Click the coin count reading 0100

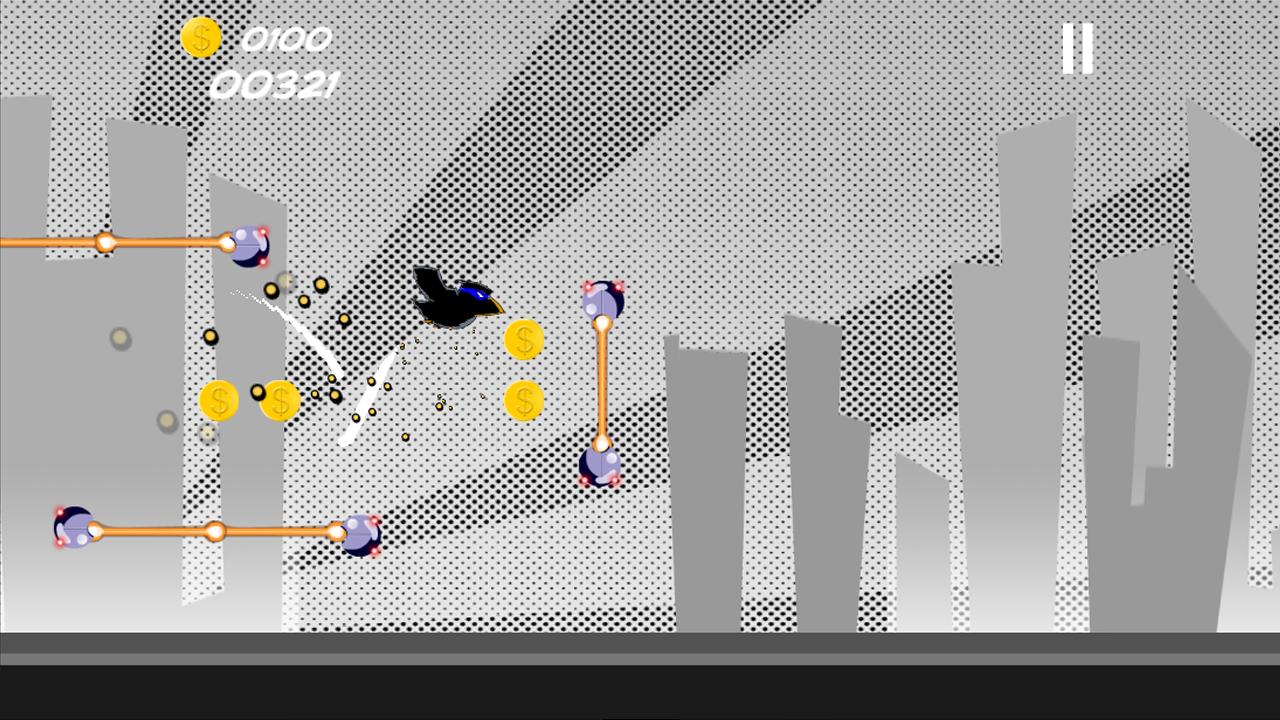tap(285, 40)
